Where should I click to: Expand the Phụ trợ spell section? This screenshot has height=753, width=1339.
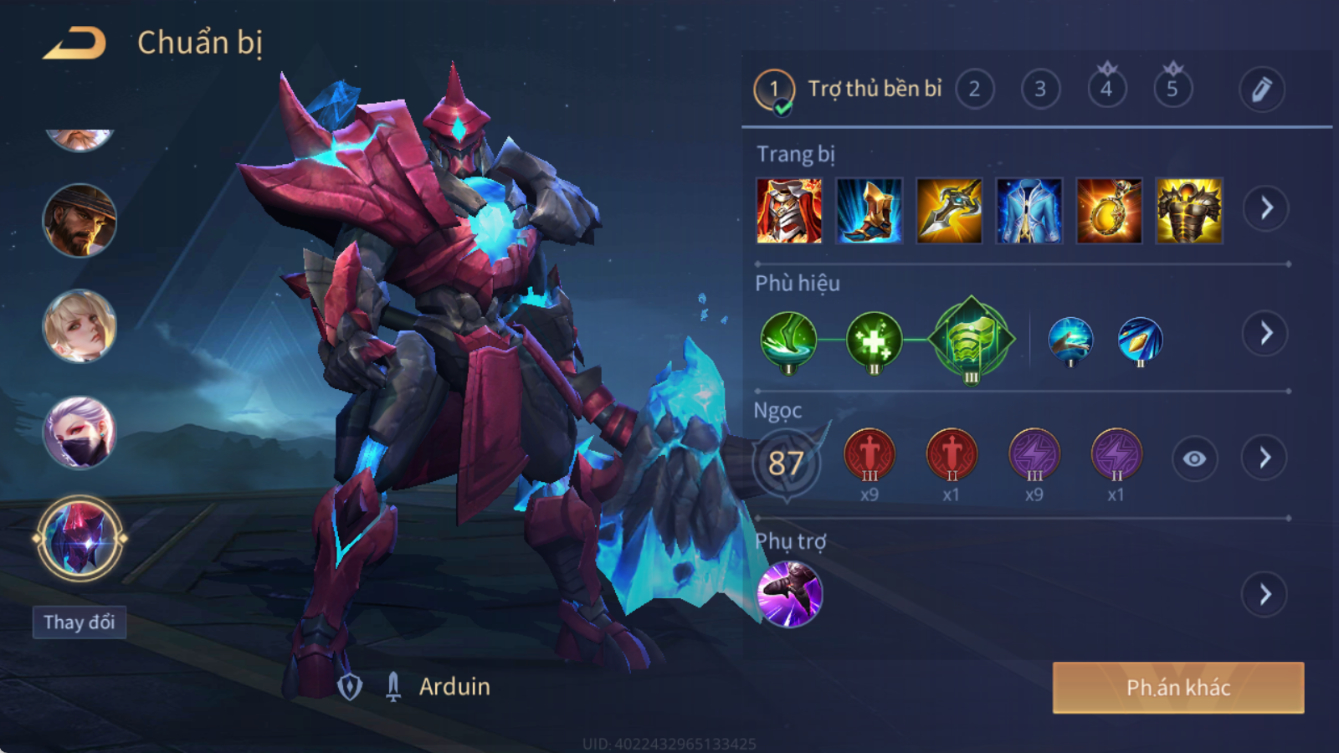[x=1265, y=594]
